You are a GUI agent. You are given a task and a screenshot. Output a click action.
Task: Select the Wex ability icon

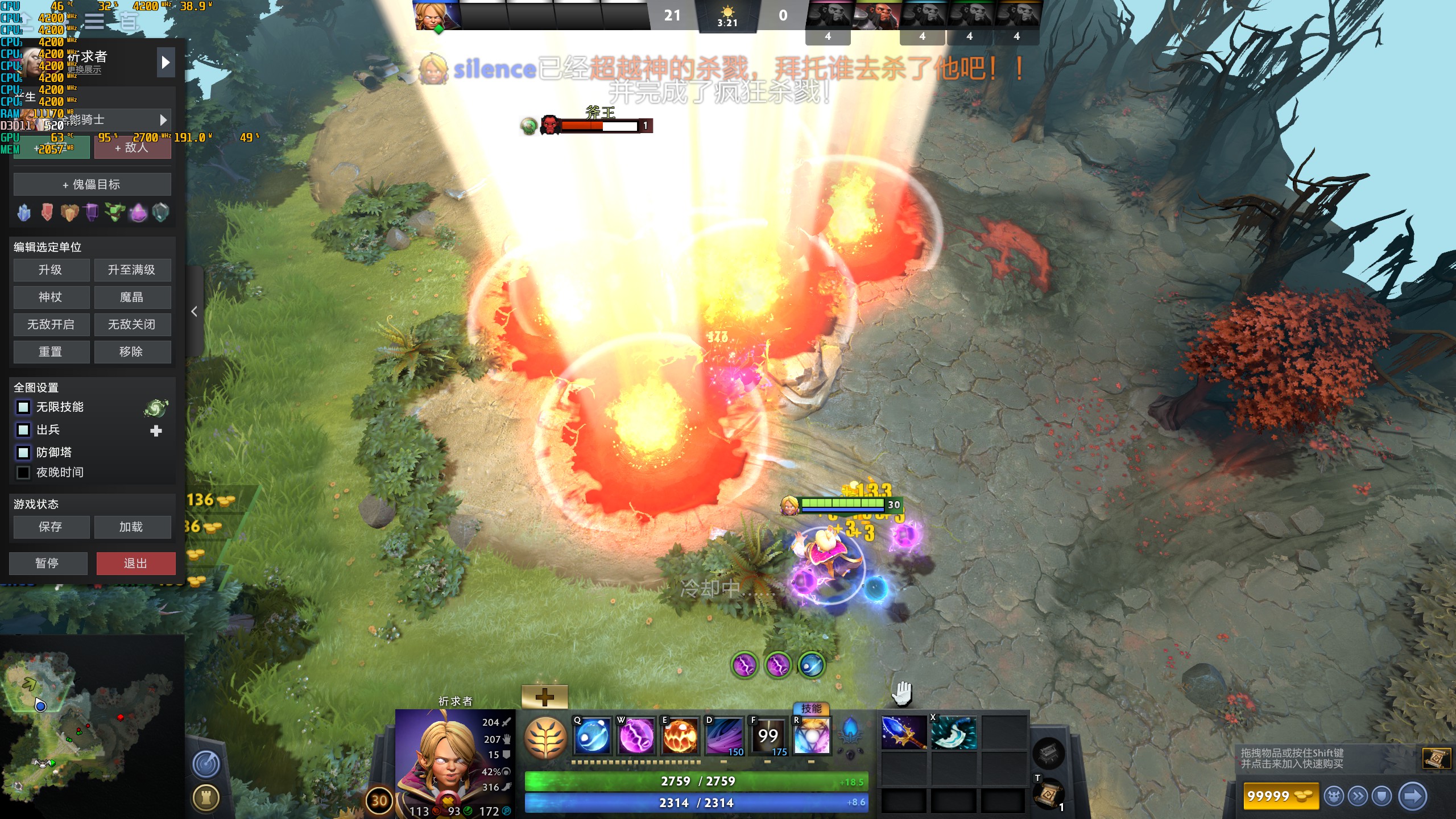[638, 735]
